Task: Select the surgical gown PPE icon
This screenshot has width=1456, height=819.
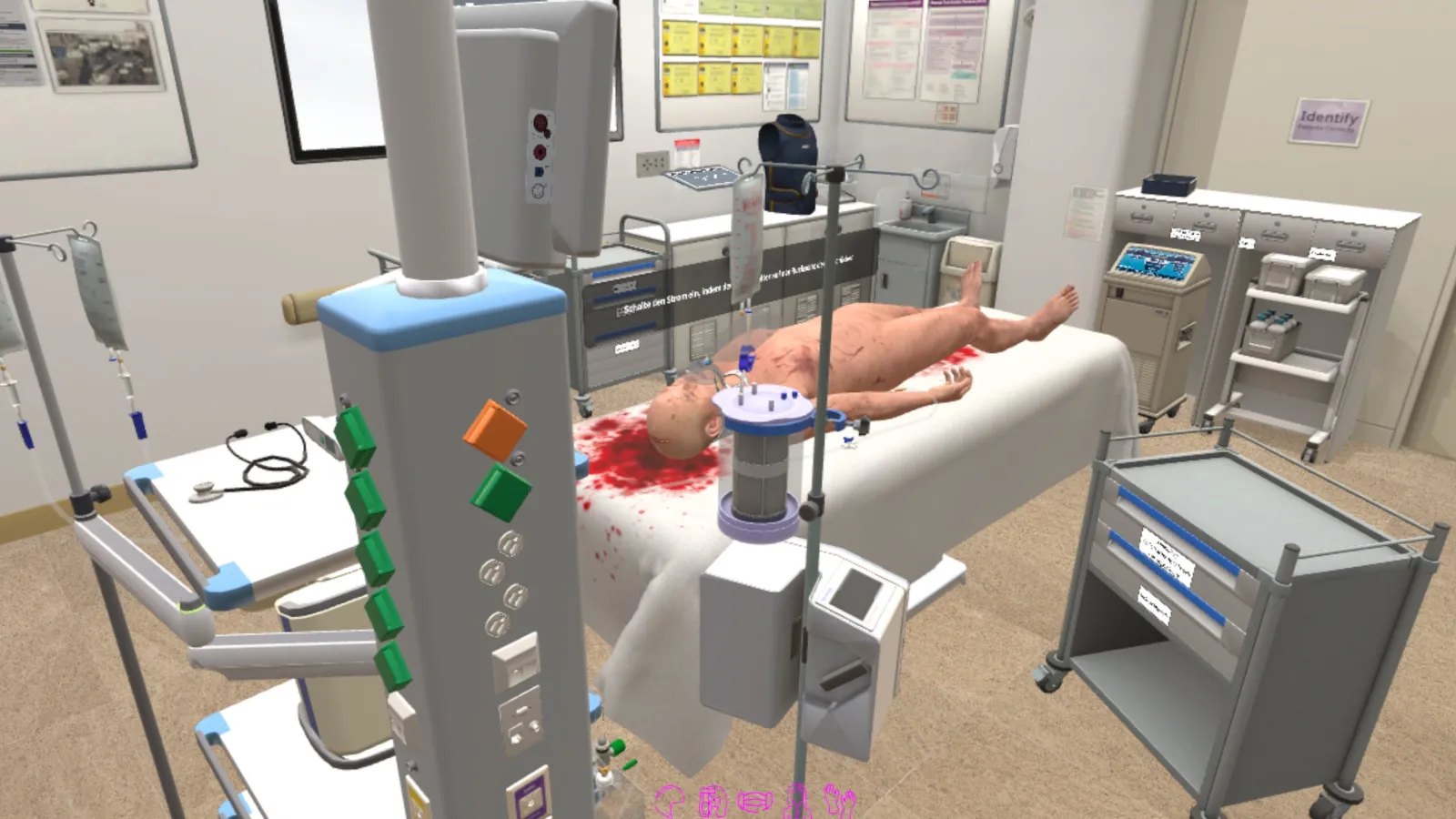Action: [x=798, y=800]
